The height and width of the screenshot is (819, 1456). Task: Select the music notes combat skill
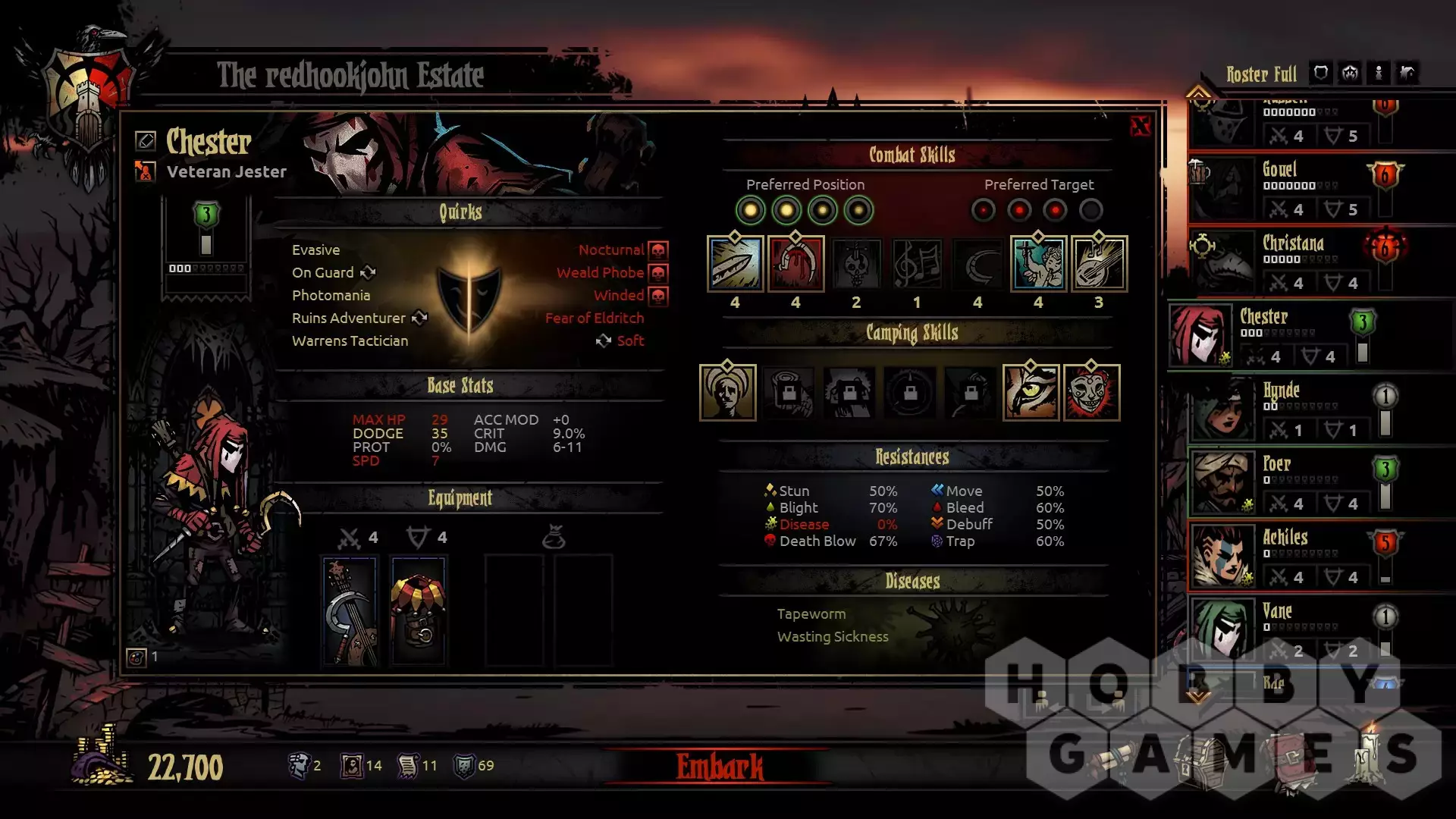[x=917, y=264]
